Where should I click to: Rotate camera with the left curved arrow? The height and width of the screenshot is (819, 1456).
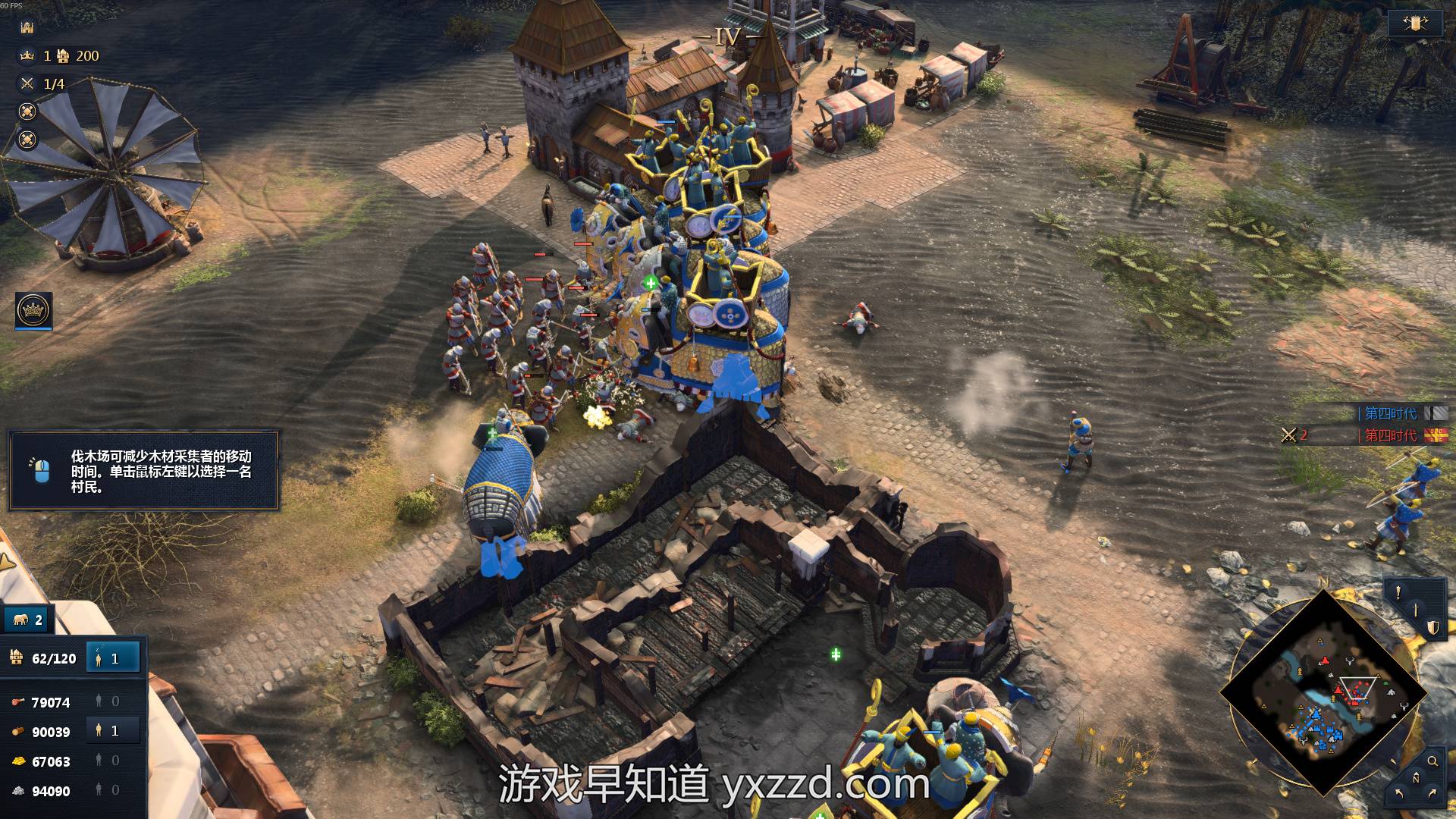tap(1399, 794)
